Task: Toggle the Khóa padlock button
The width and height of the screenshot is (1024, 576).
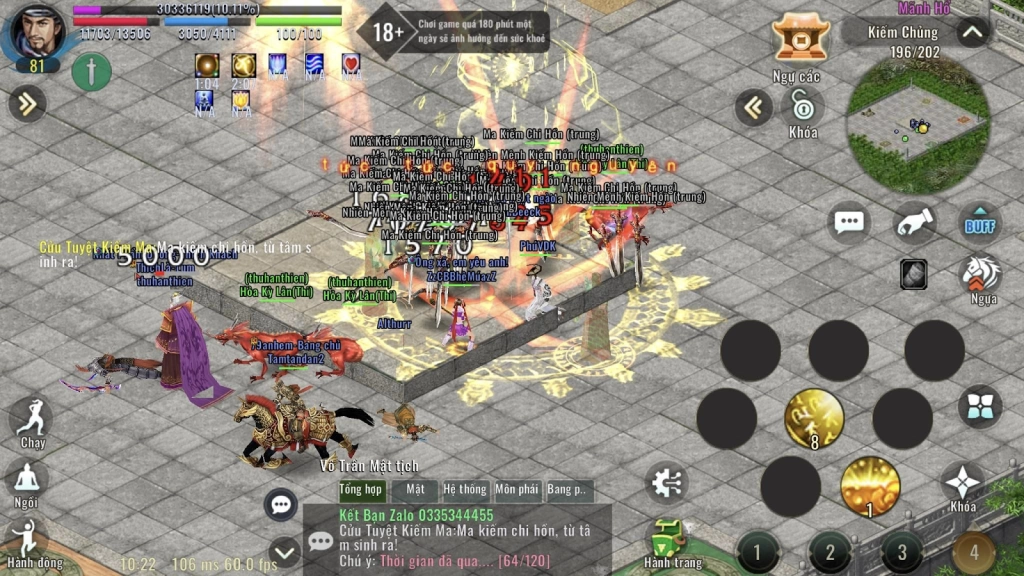Action: point(802,105)
